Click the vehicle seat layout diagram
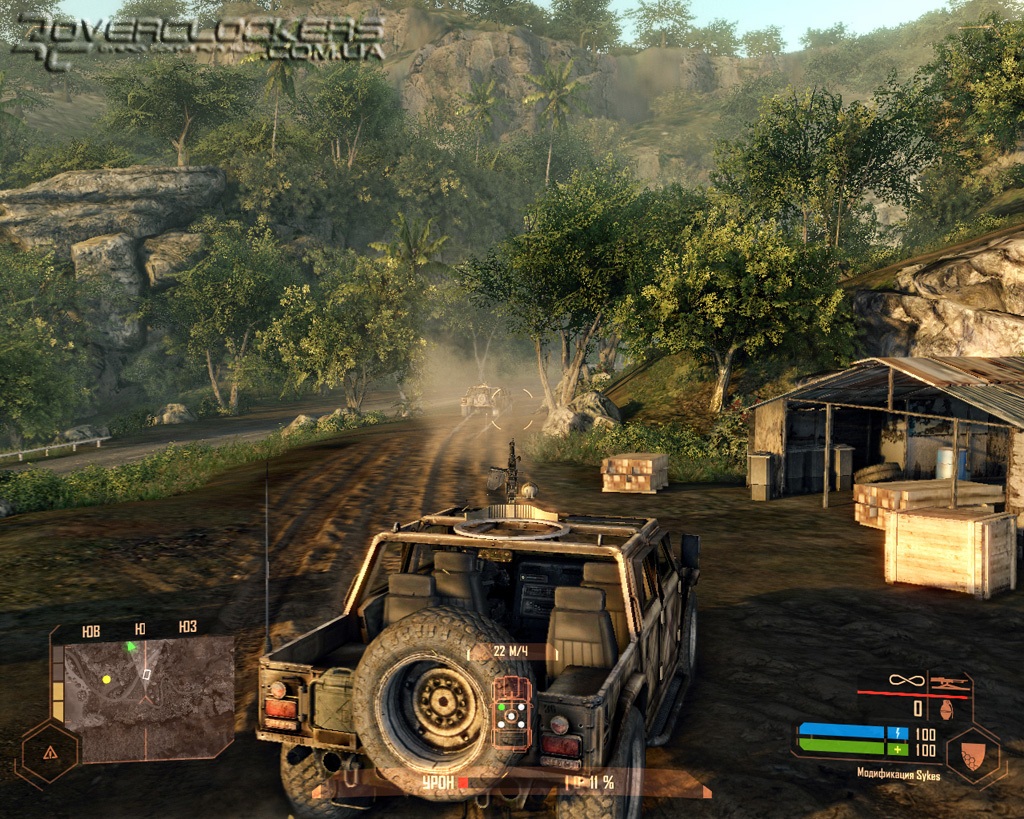Image resolution: width=1024 pixels, height=819 pixels. click(512, 712)
